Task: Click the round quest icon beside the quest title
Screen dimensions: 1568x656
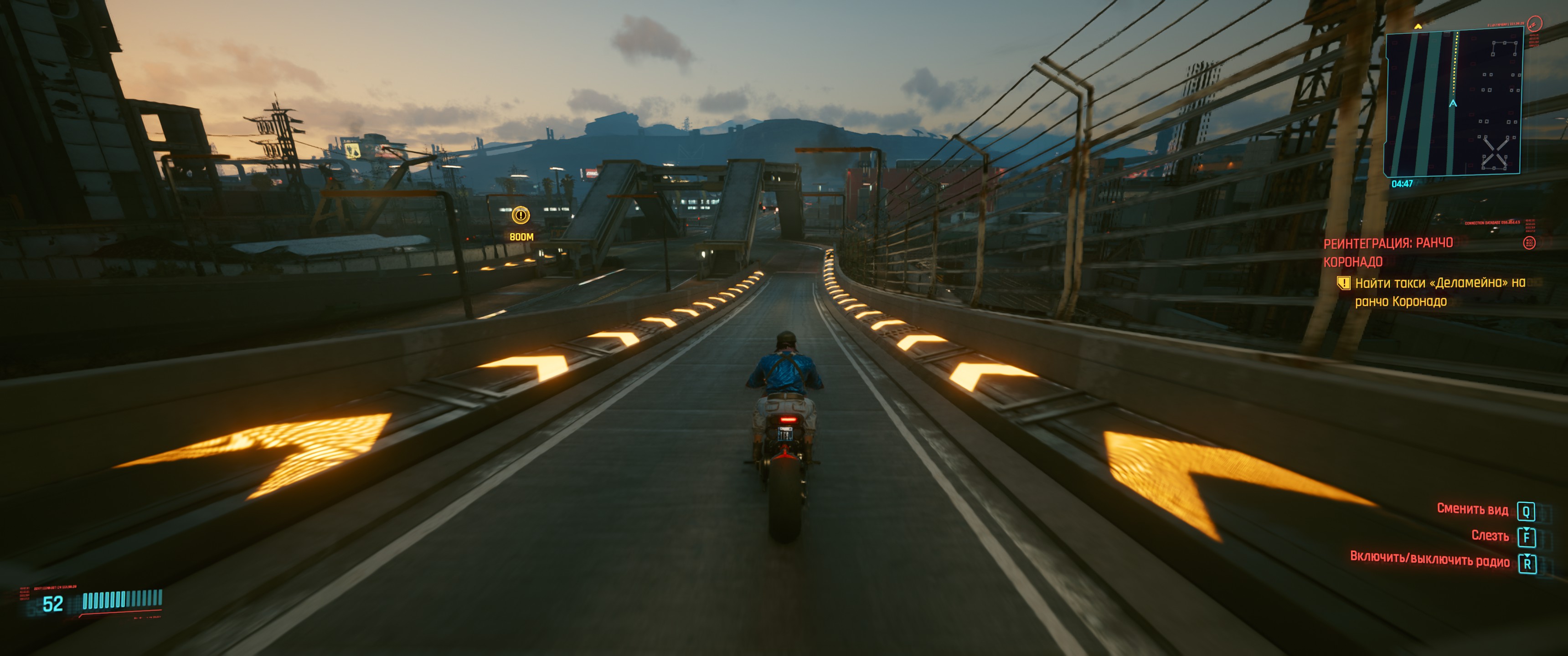Action: click(x=1528, y=243)
